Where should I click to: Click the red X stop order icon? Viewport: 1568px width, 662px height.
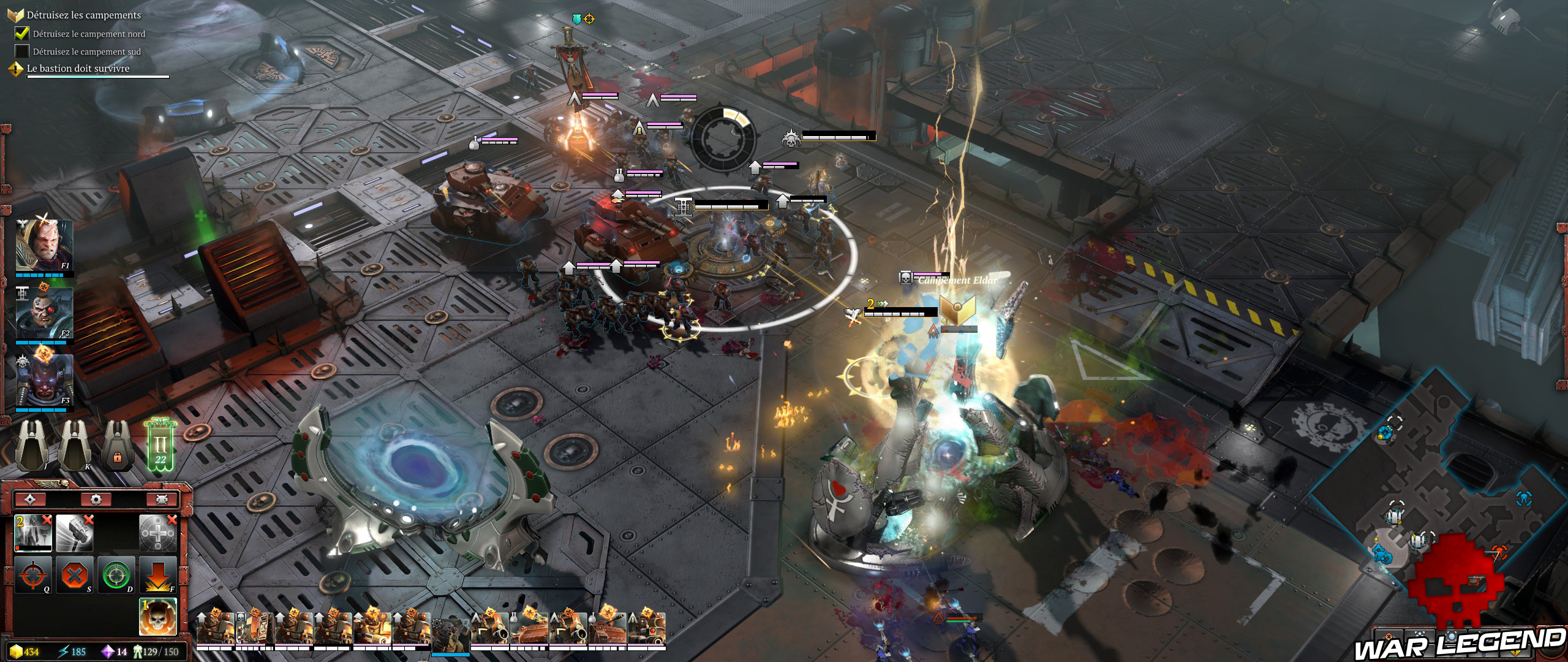(x=73, y=576)
